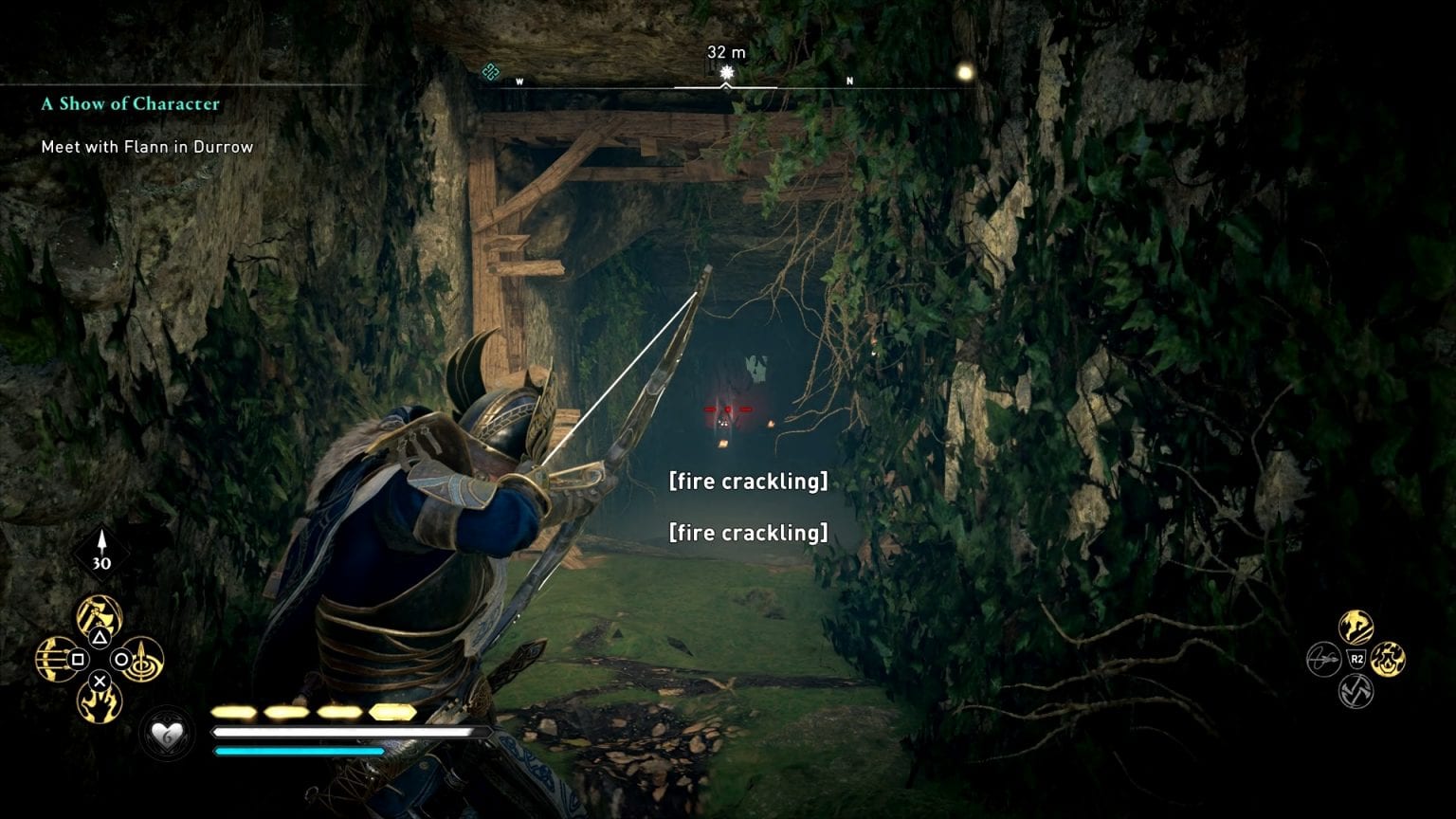Click the first fire crackling subtitle
The image size is (1456, 819).
click(749, 481)
